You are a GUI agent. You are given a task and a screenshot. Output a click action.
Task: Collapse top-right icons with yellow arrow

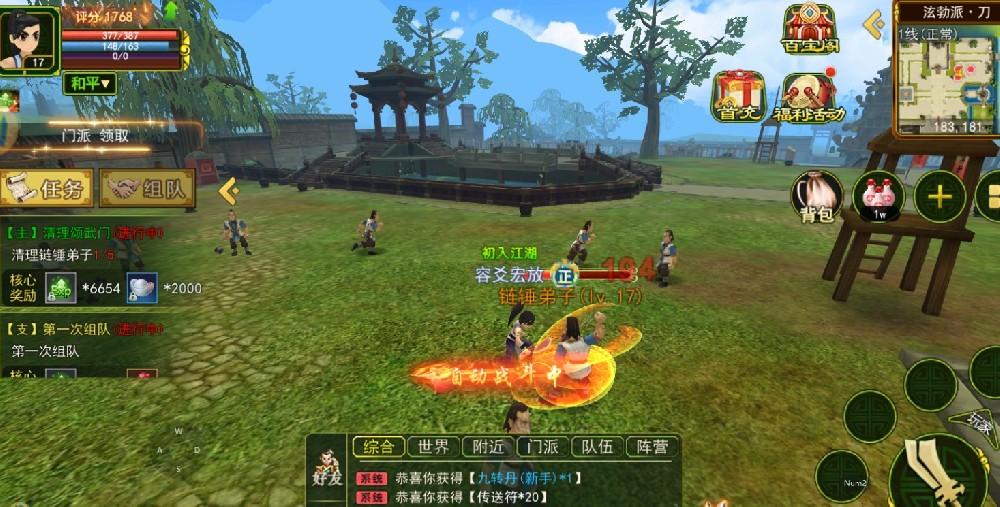click(874, 24)
